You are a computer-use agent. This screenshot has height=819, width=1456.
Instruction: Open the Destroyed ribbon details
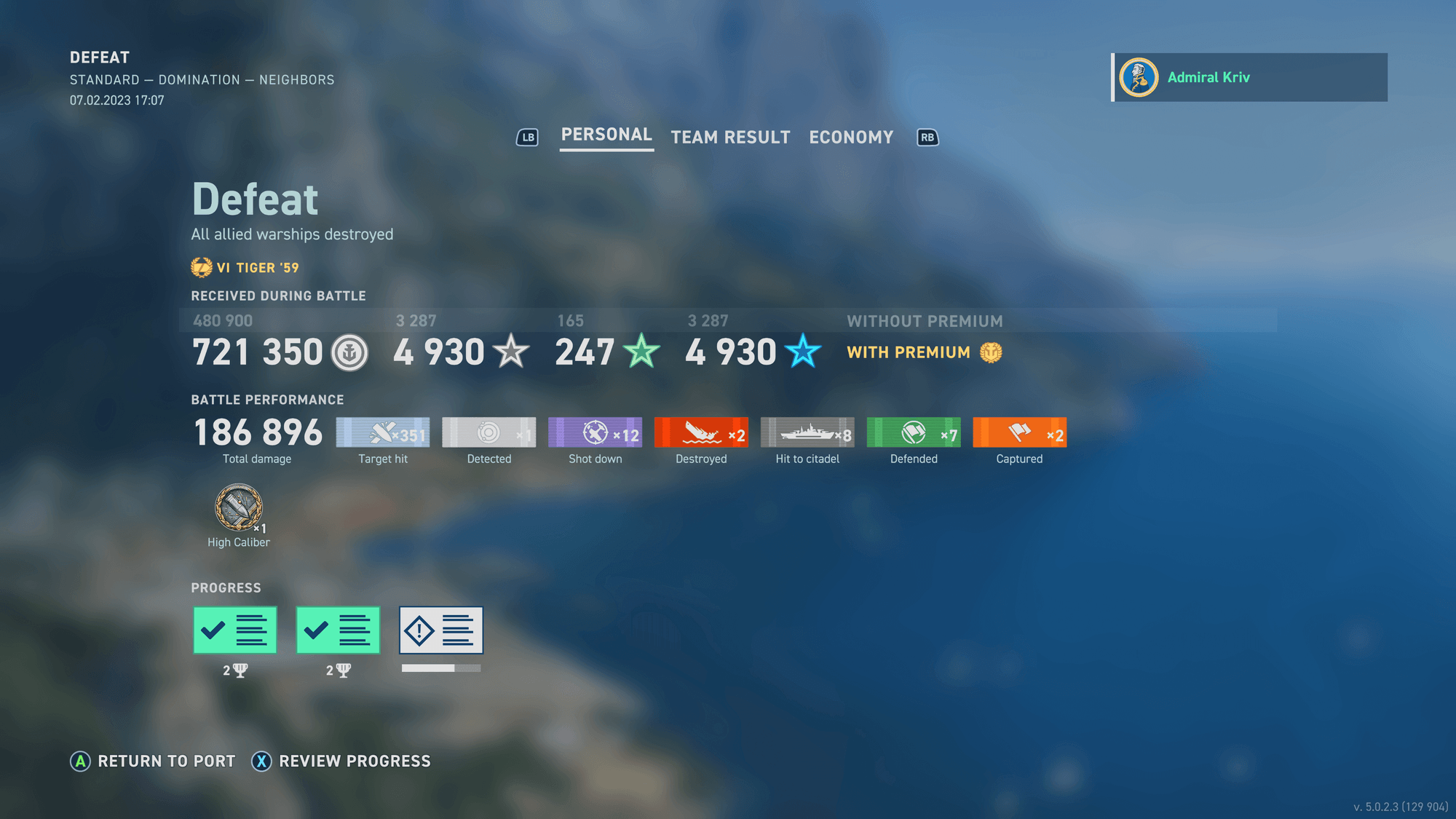701,432
